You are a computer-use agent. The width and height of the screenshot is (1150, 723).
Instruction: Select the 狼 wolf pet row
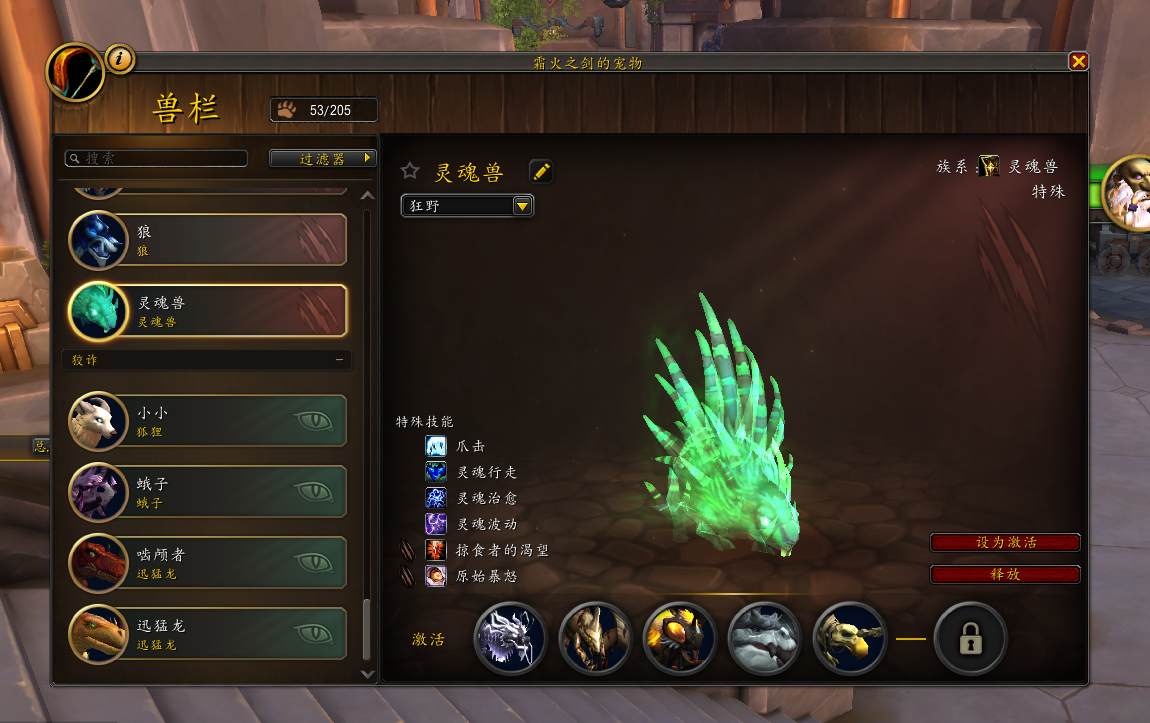(x=208, y=240)
